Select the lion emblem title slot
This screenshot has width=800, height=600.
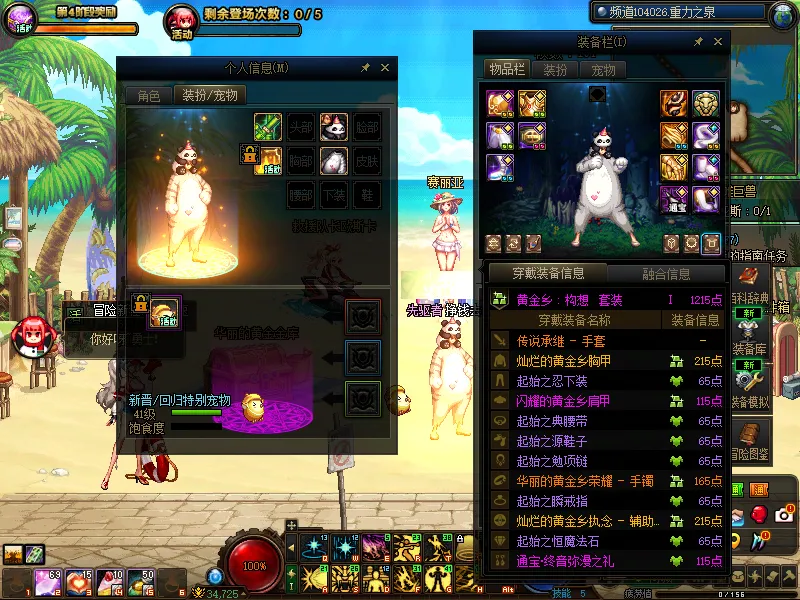(705, 104)
